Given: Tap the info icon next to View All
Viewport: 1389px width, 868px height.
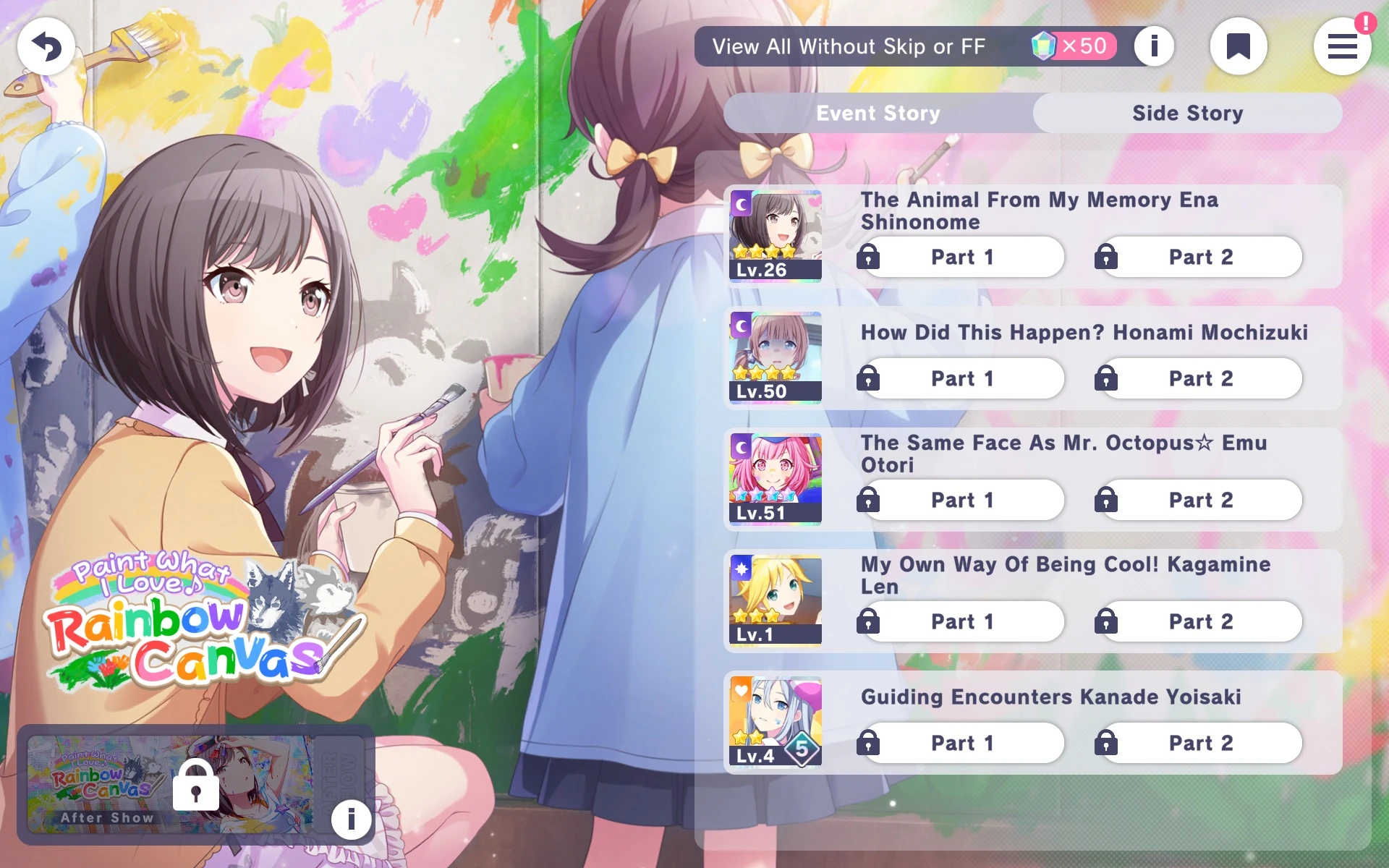Looking at the screenshot, I should [x=1154, y=46].
